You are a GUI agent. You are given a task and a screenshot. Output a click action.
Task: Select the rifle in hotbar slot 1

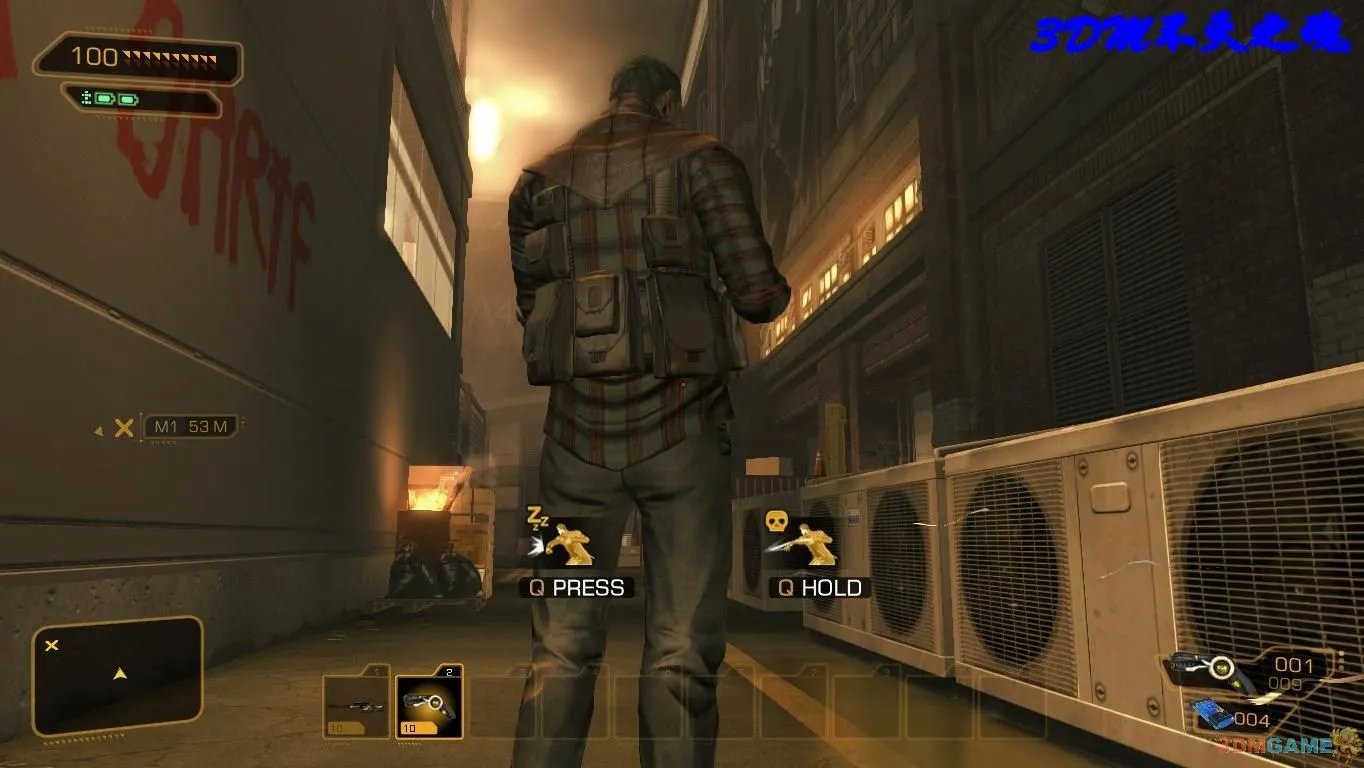click(x=356, y=705)
